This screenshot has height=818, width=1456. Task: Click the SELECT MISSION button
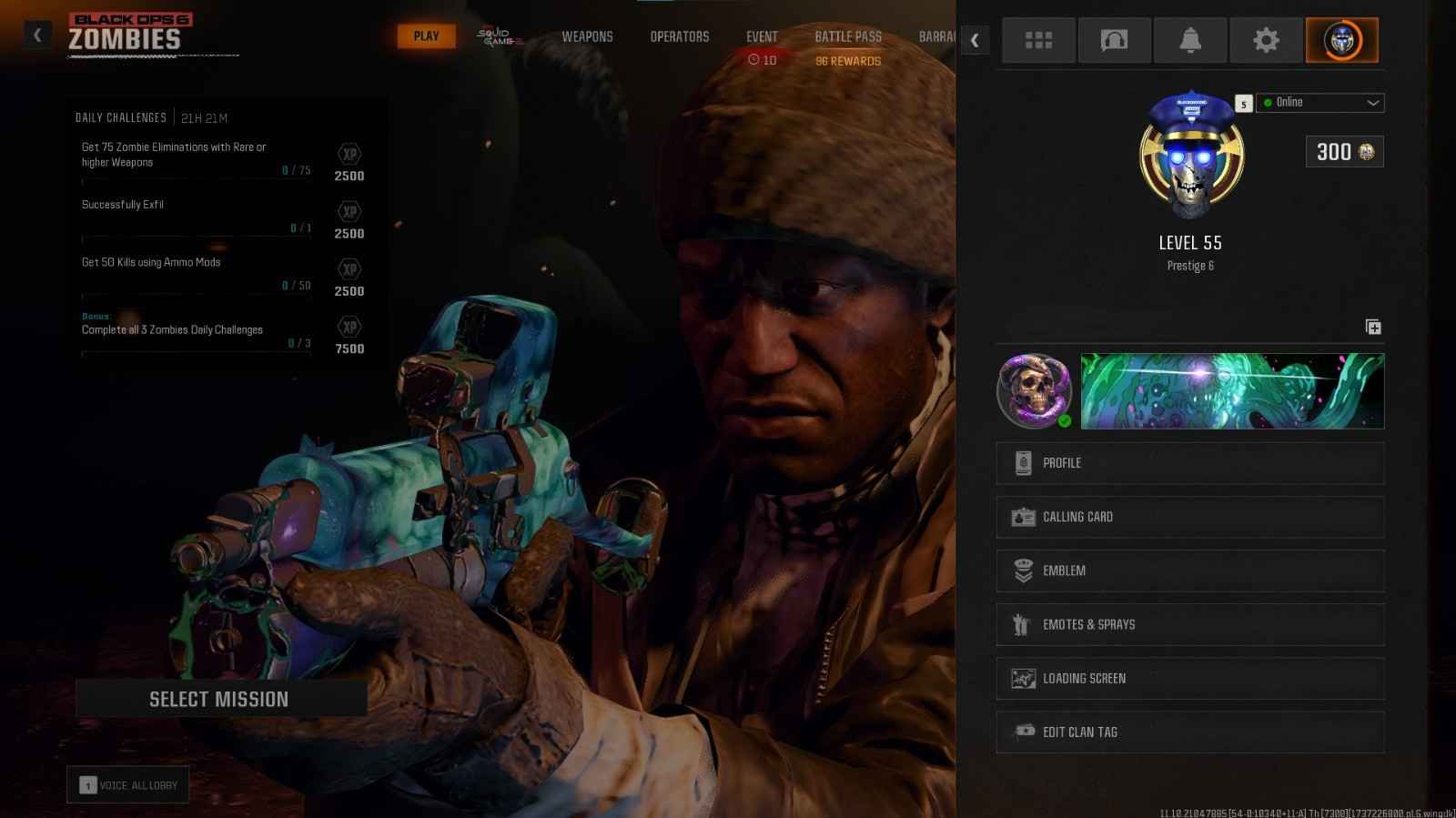219,699
